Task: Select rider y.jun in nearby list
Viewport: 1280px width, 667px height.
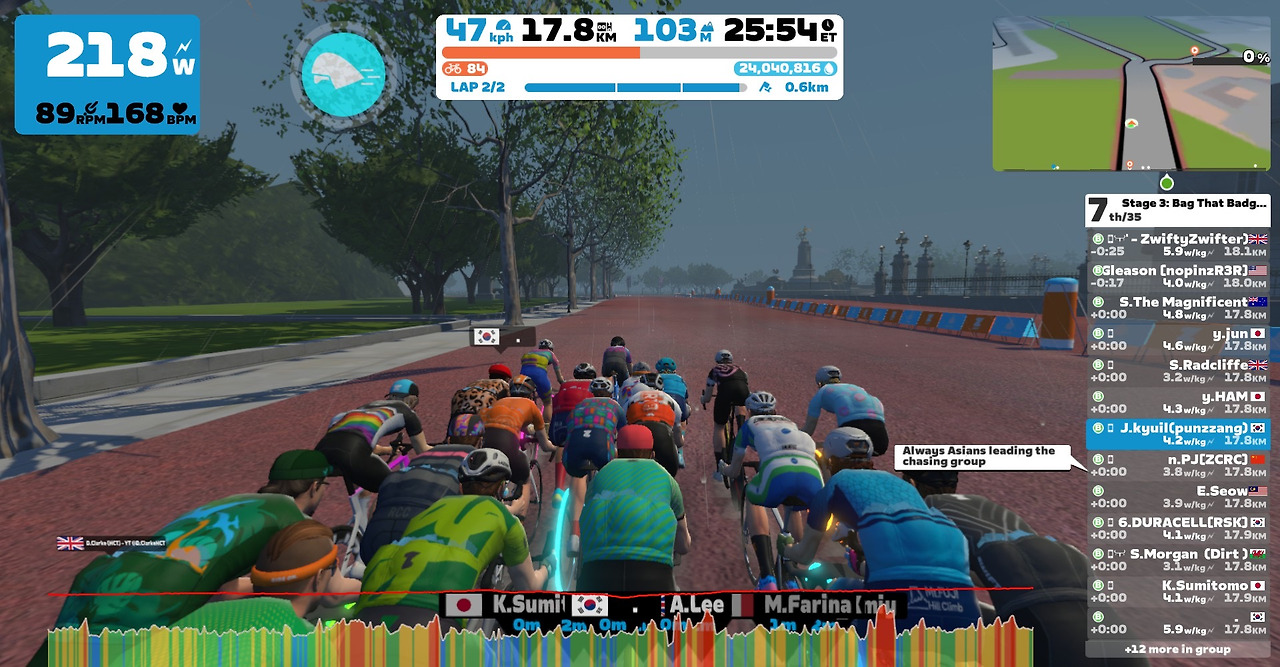Action: [1178, 339]
